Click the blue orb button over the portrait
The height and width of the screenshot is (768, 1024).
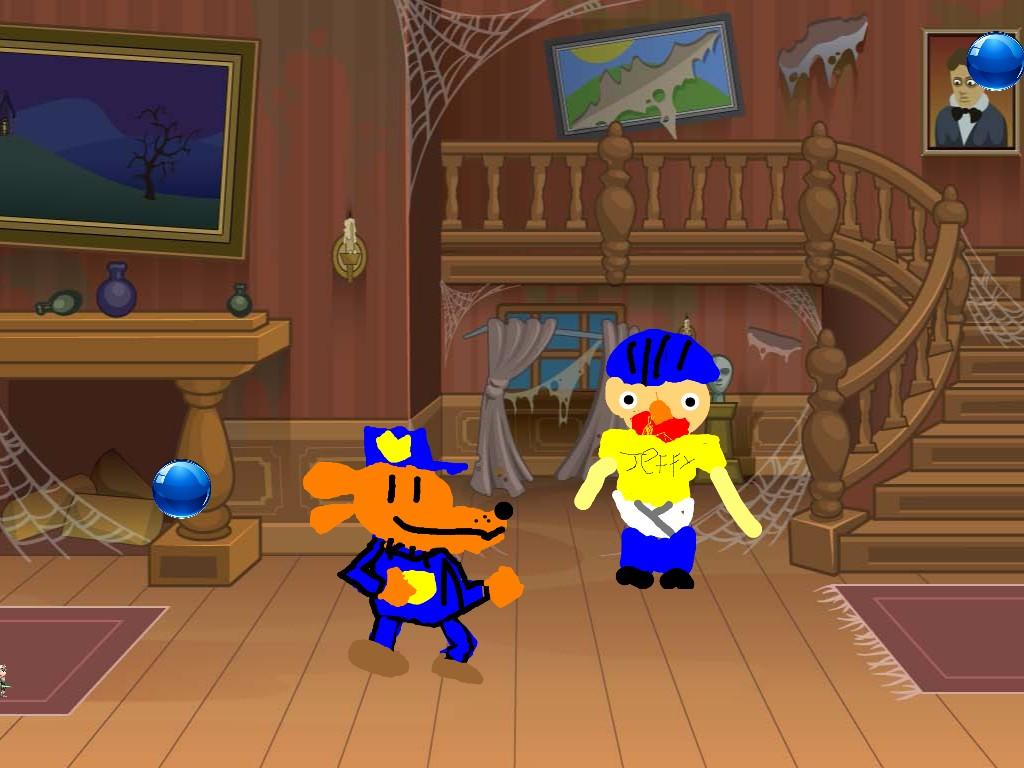[x=994, y=61]
